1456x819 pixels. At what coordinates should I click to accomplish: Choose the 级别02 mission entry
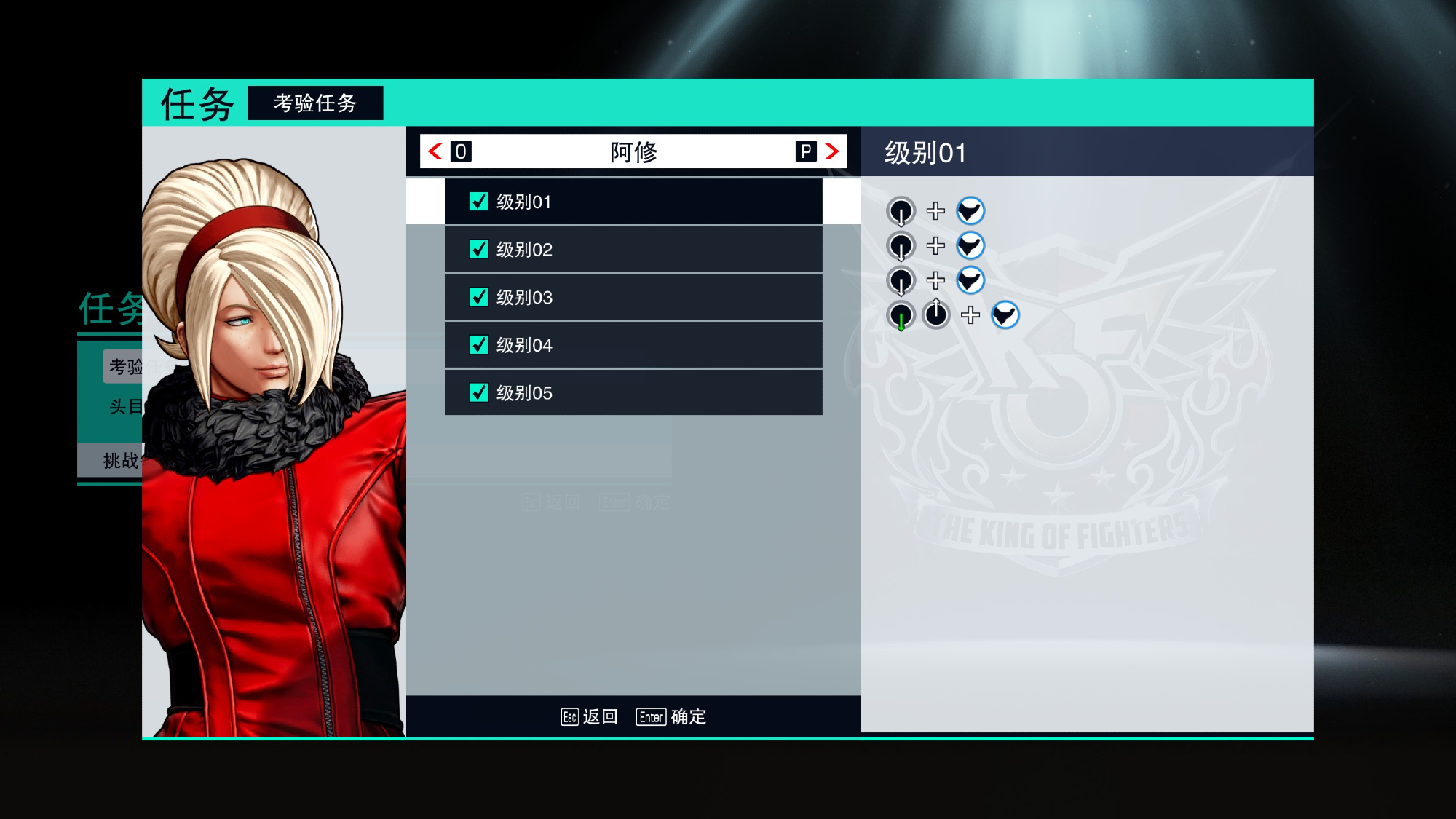point(633,250)
